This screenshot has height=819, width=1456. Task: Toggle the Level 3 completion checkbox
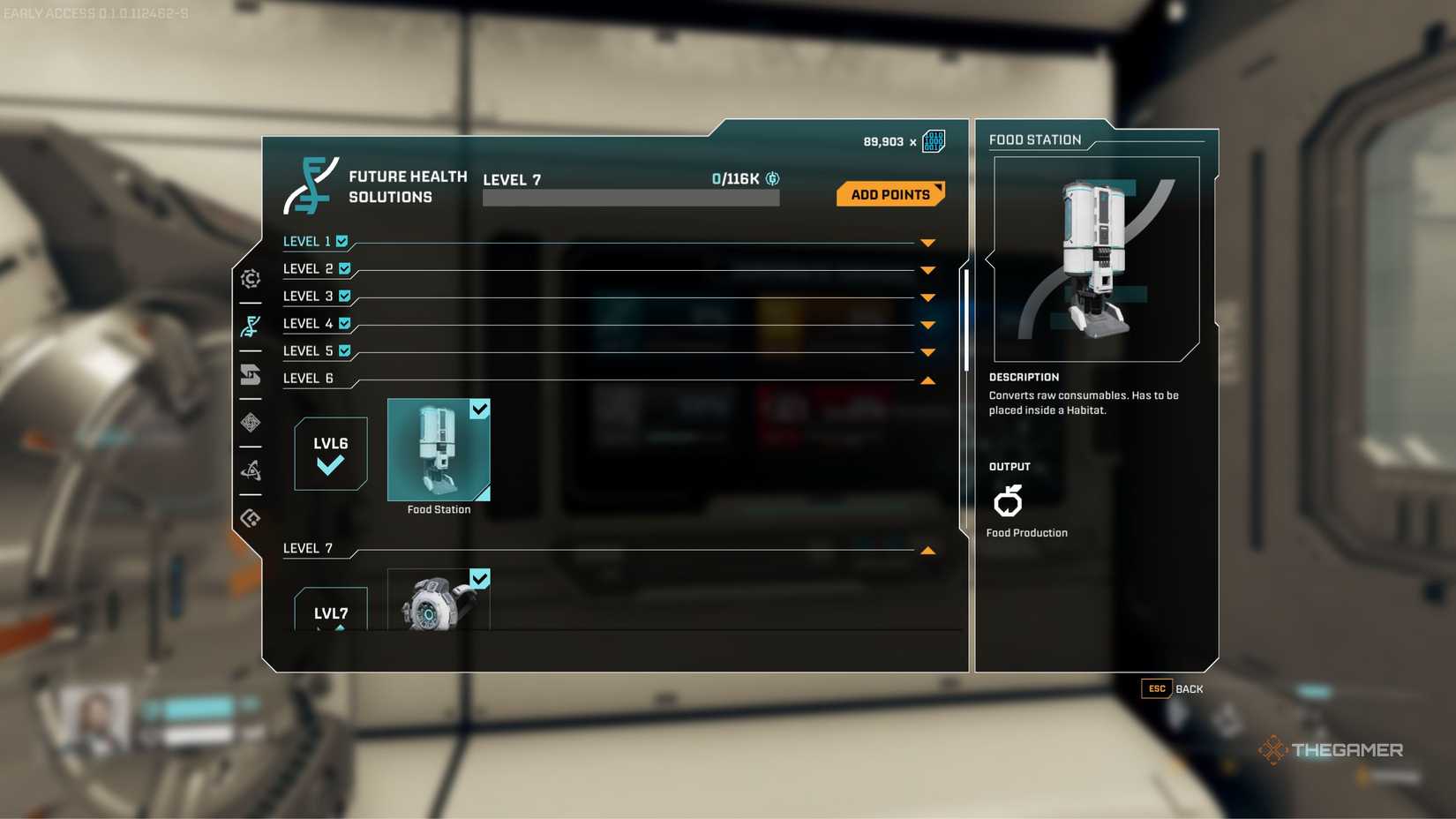344,296
